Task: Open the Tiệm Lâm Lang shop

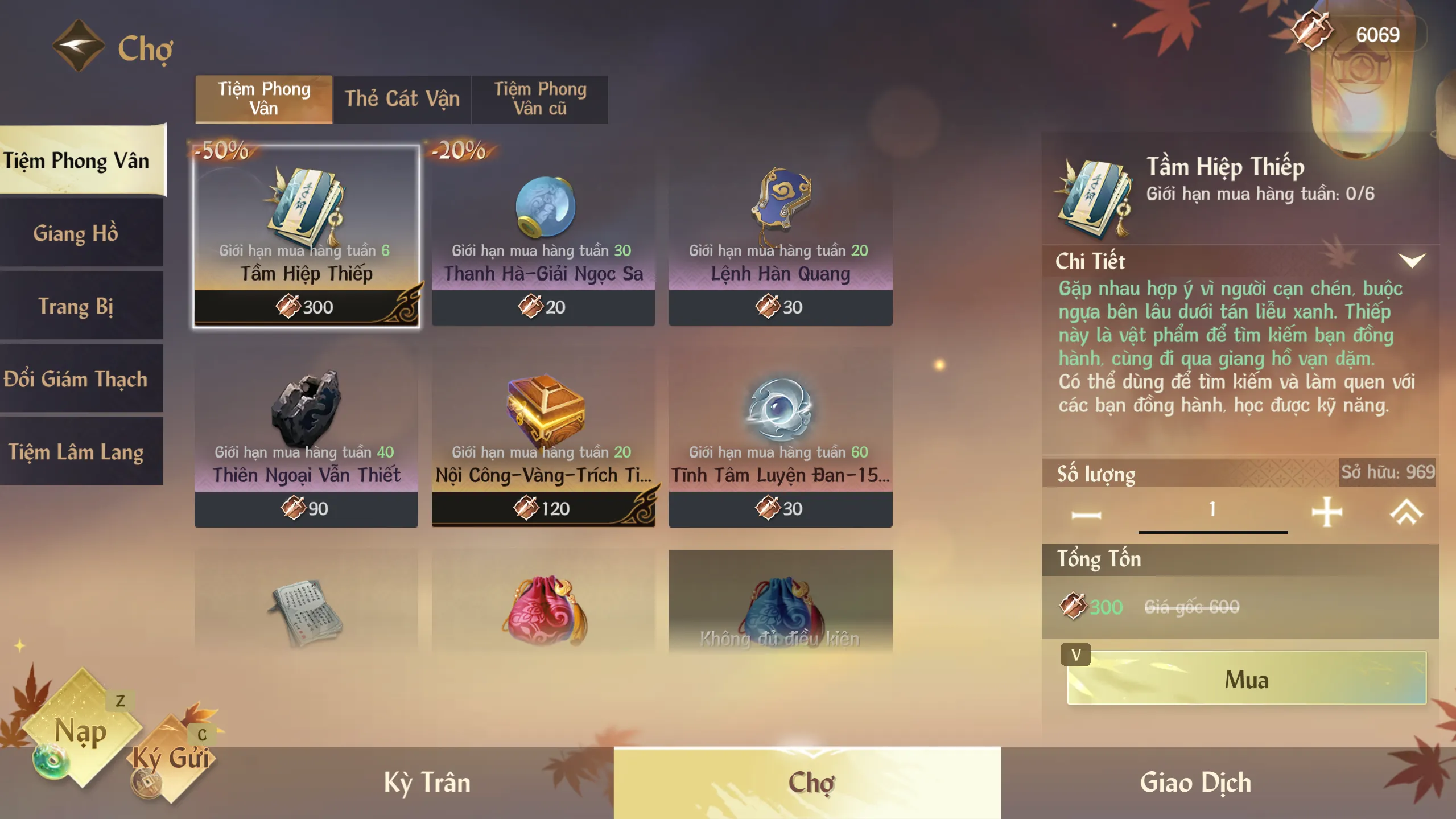Action: click(x=76, y=452)
